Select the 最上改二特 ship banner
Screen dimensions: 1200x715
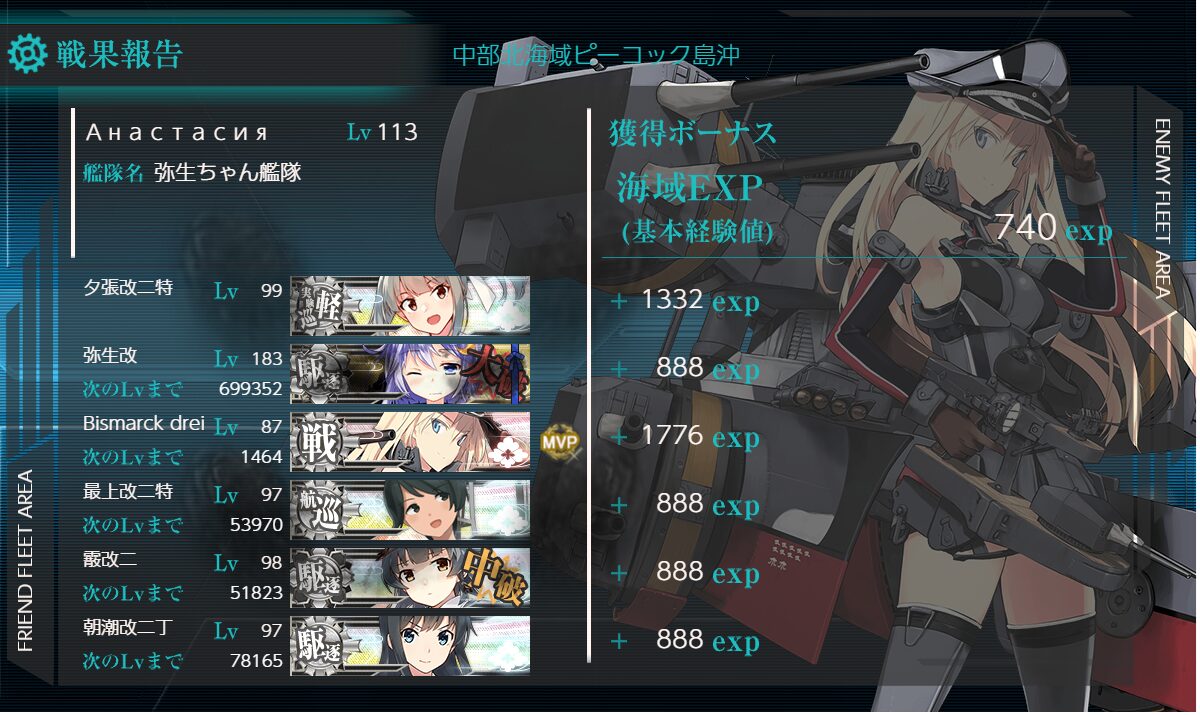point(410,509)
